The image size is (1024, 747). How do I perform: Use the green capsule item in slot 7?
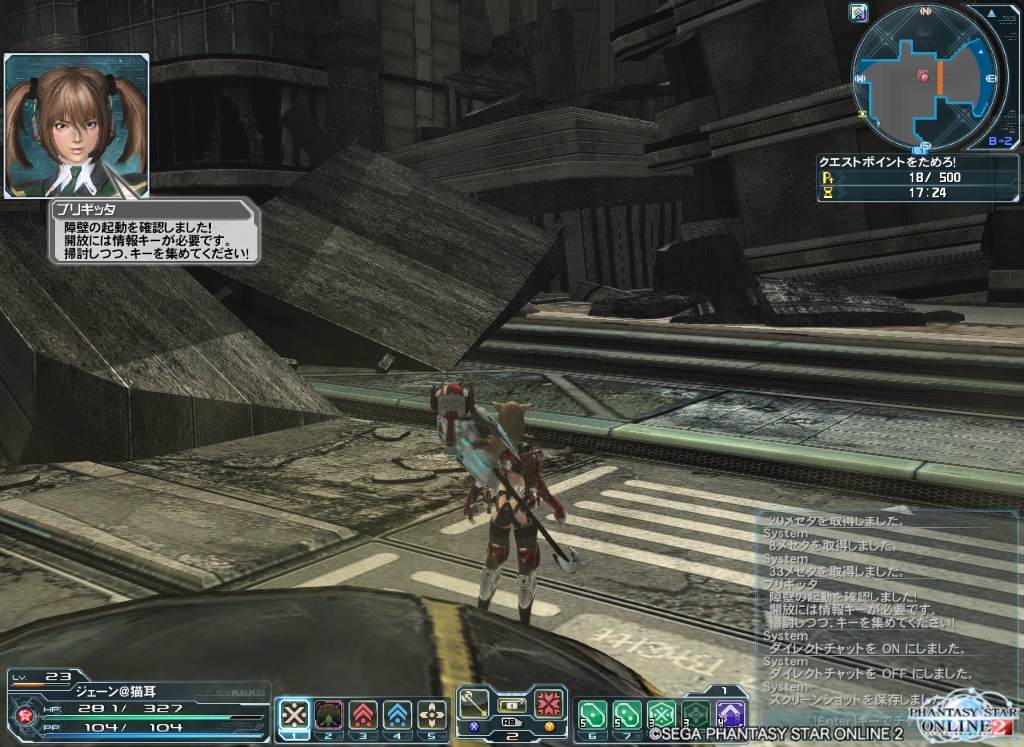pyautogui.click(x=627, y=714)
